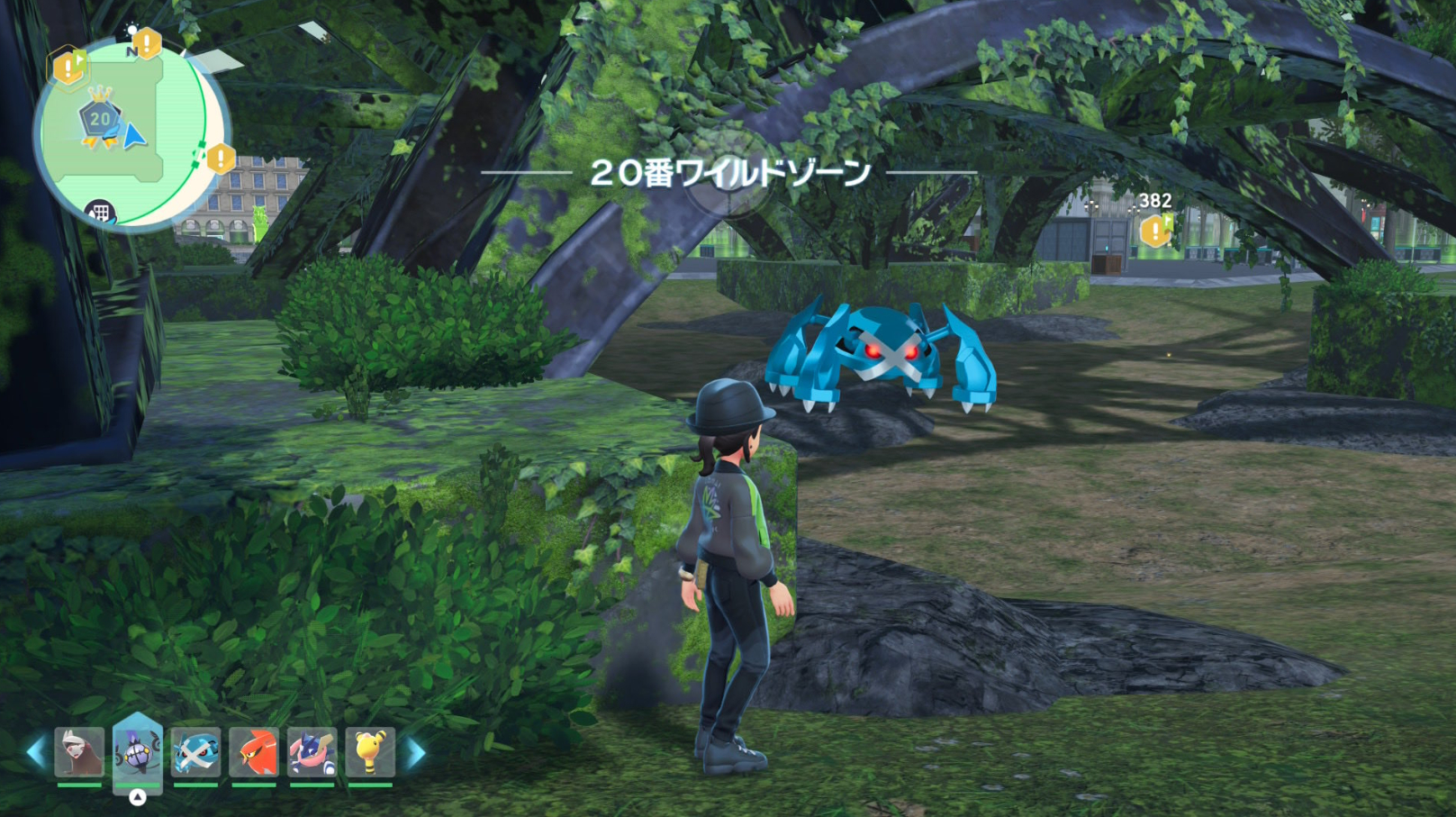Select Chandelure in the party bar
The image size is (1456, 817).
click(x=137, y=752)
